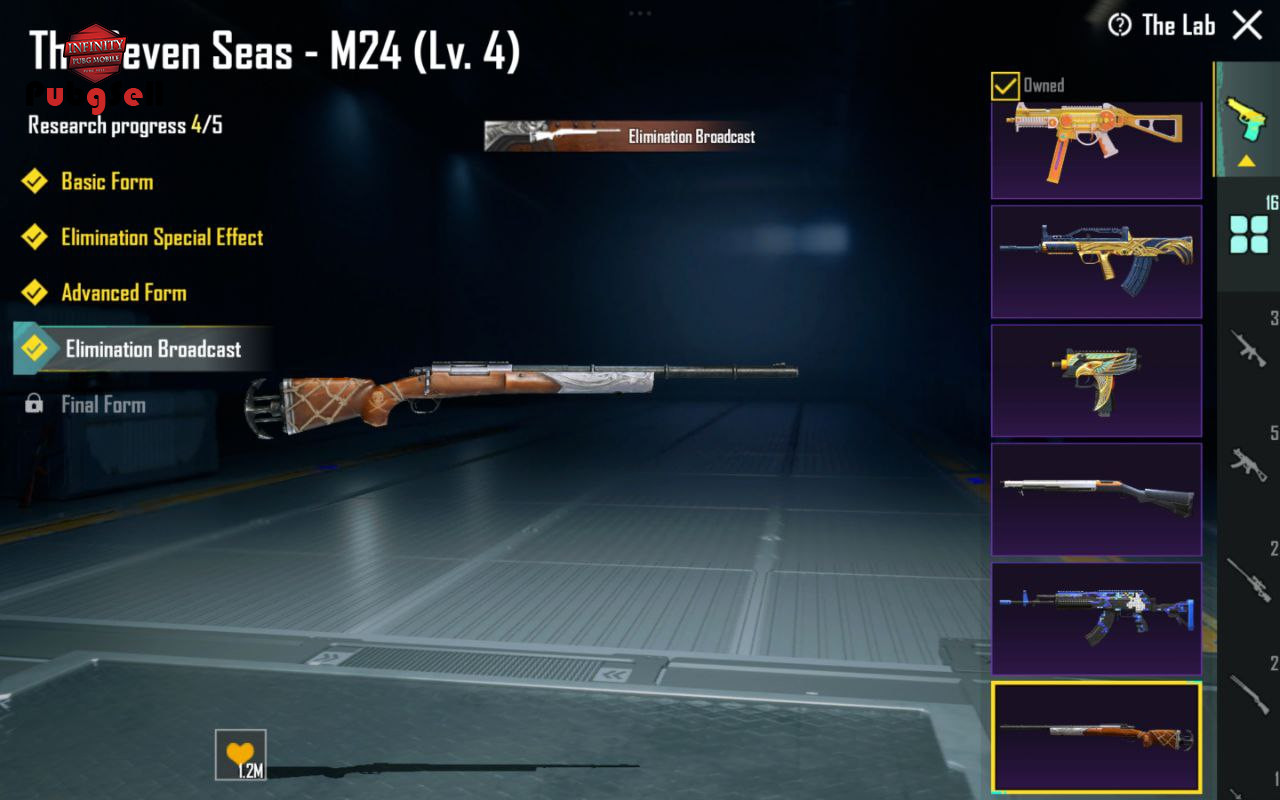Open The Lab help question mark
Image resolution: width=1280 pixels, height=800 pixels.
coord(1120,25)
